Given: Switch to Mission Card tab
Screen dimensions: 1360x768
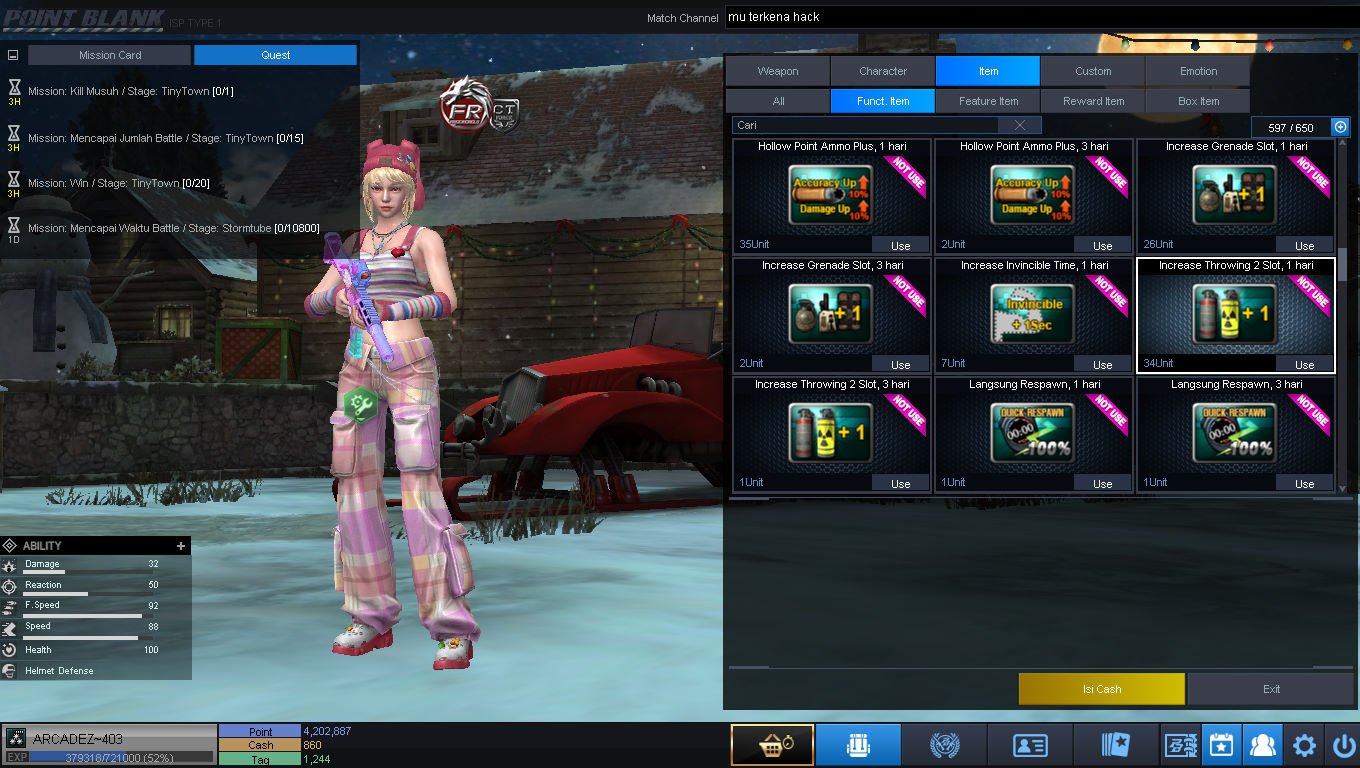Looking at the screenshot, I should click(x=109, y=55).
